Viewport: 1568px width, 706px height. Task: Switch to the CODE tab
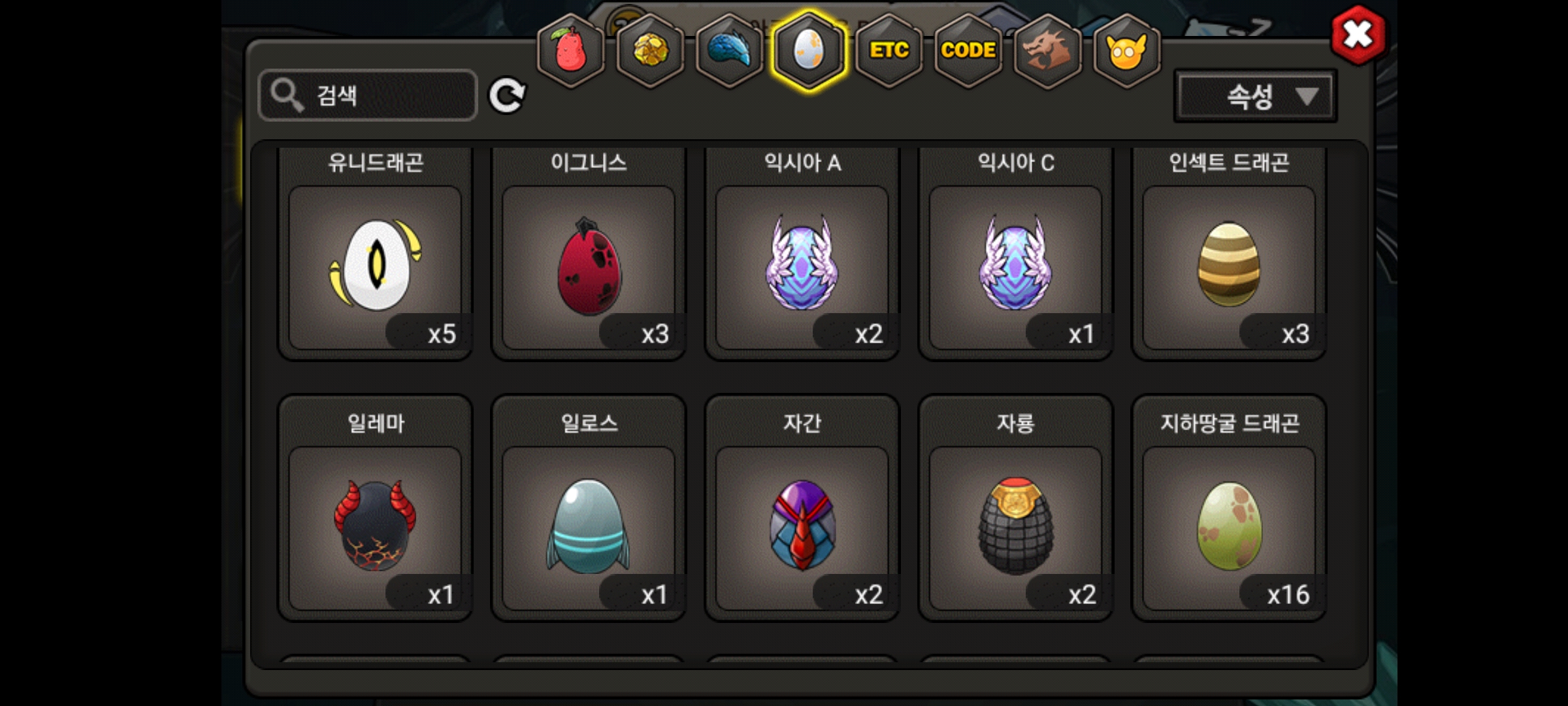pyautogui.click(x=968, y=51)
